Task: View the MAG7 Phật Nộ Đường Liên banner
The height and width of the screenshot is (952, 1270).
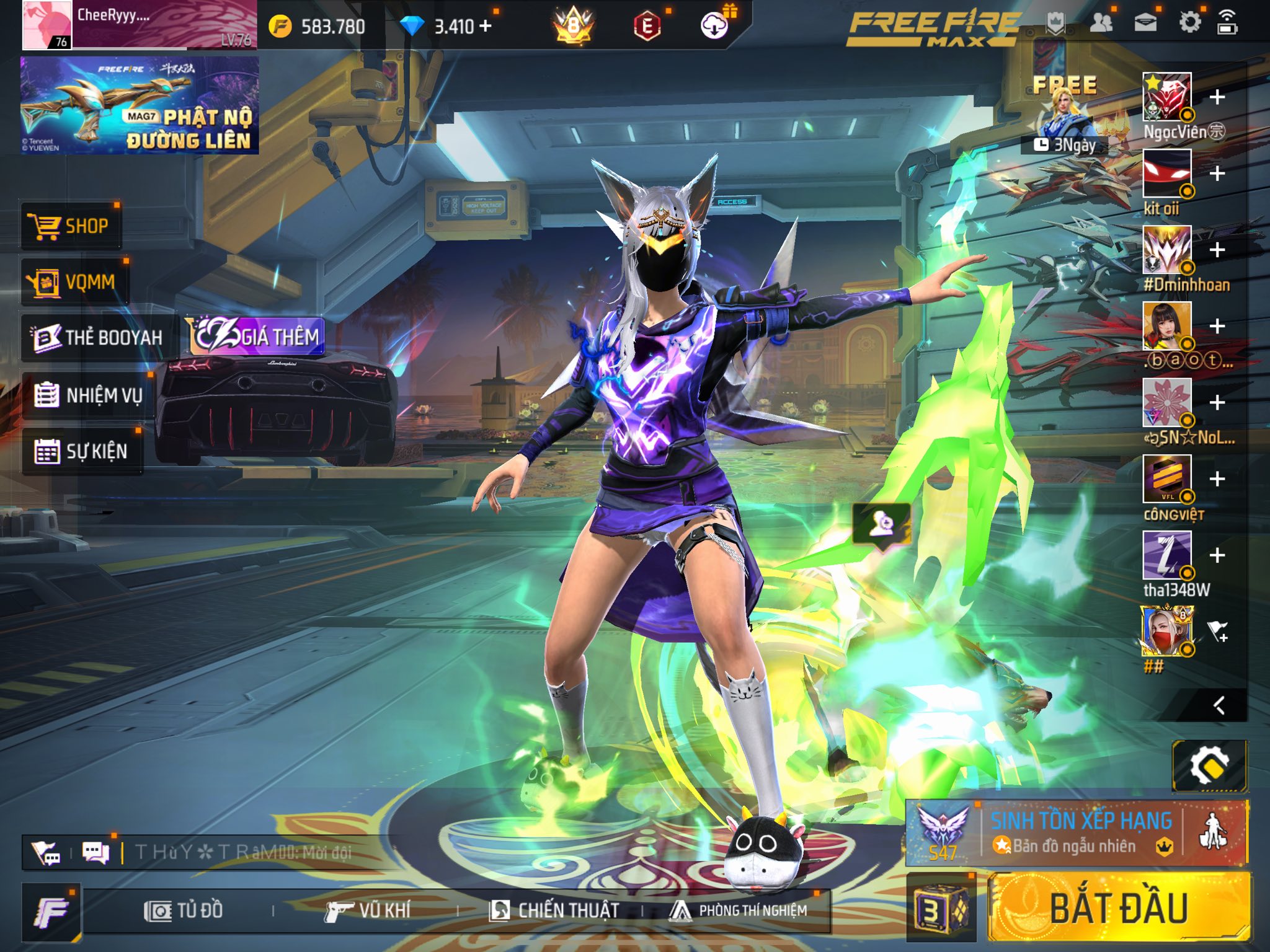Action: click(x=140, y=105)
